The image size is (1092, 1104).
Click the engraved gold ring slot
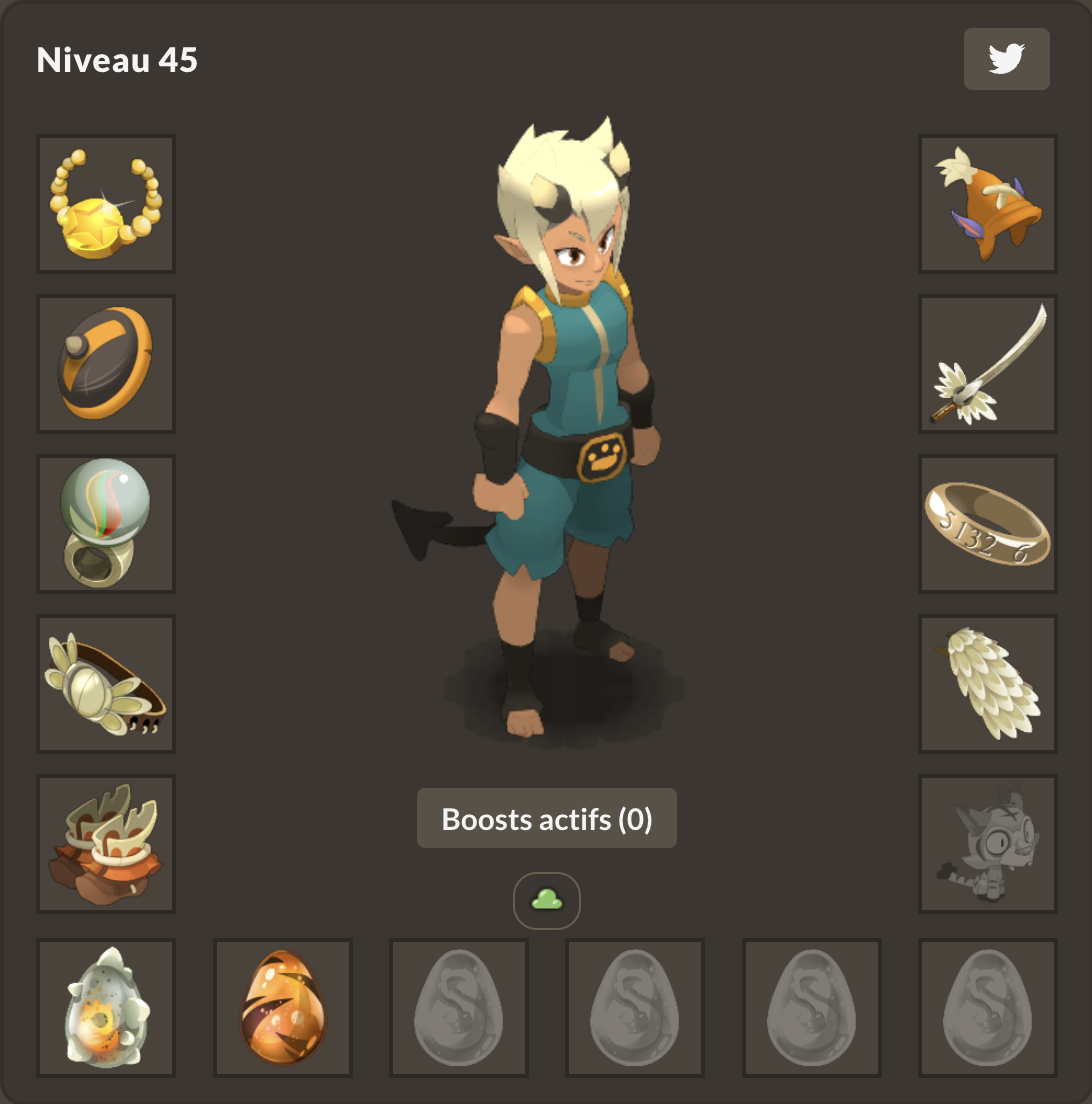pyautogui.click(x=988, y=524)
